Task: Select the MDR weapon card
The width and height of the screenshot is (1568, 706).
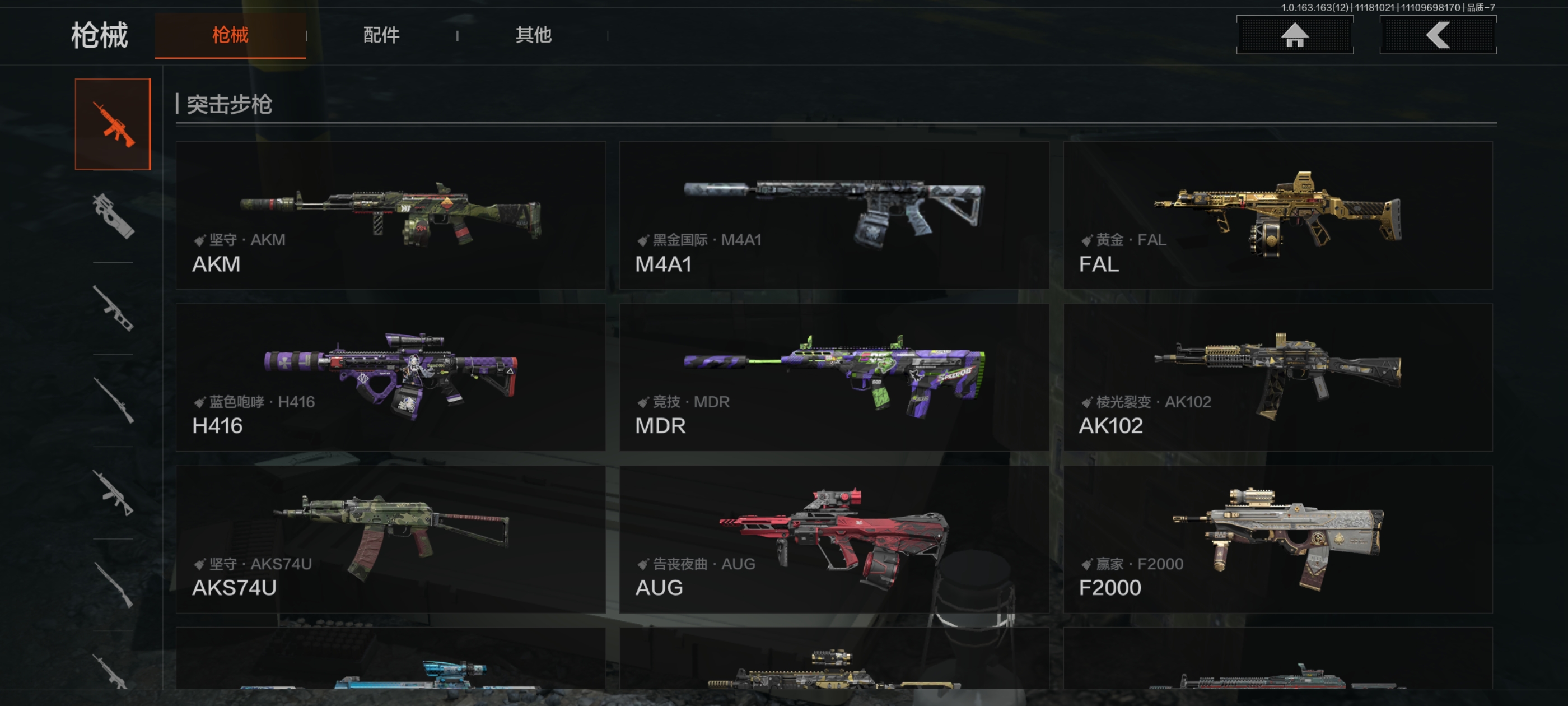Action: (x=833, y=377)
